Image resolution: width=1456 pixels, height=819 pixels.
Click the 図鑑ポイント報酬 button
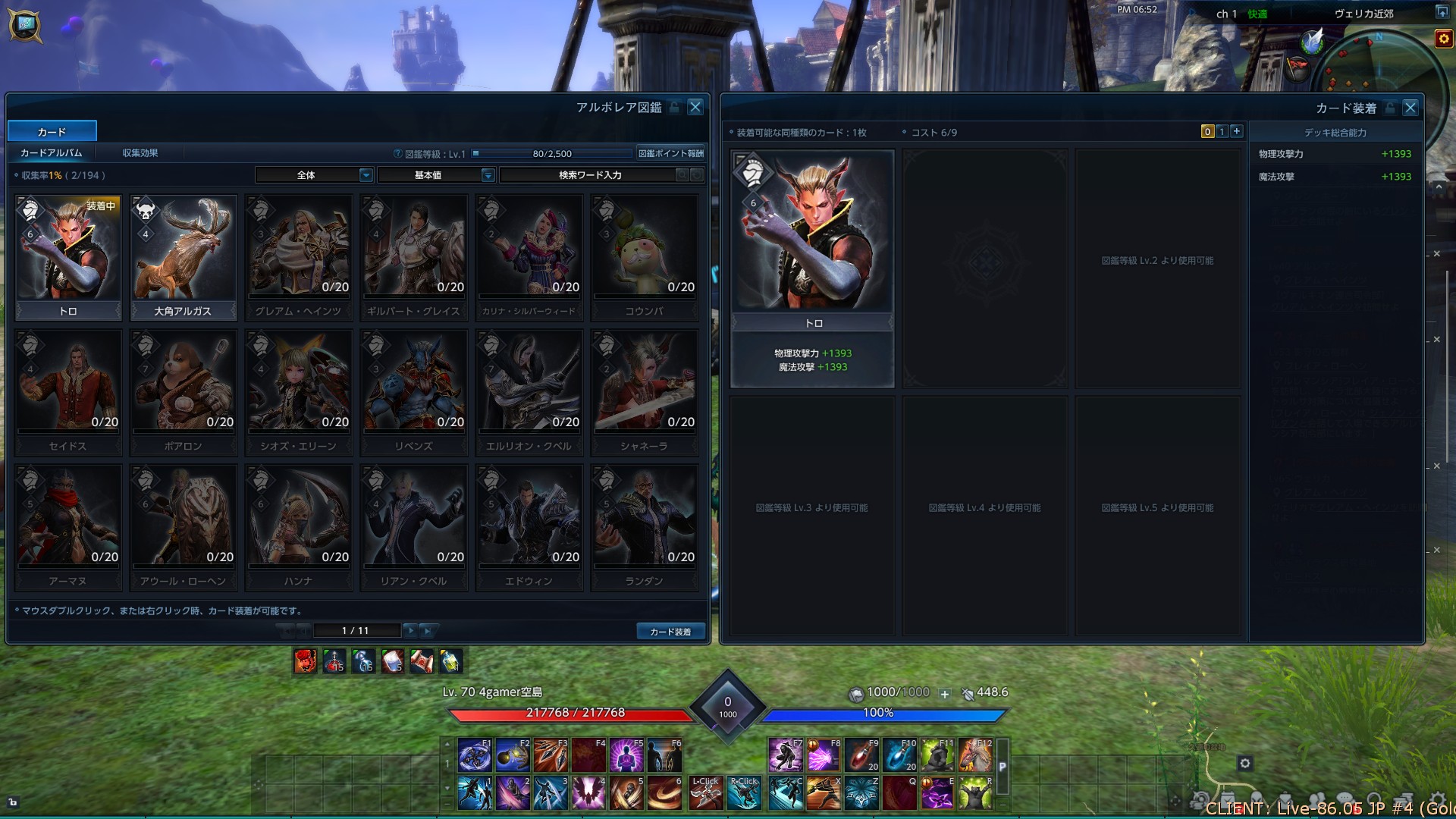point(670,153)
